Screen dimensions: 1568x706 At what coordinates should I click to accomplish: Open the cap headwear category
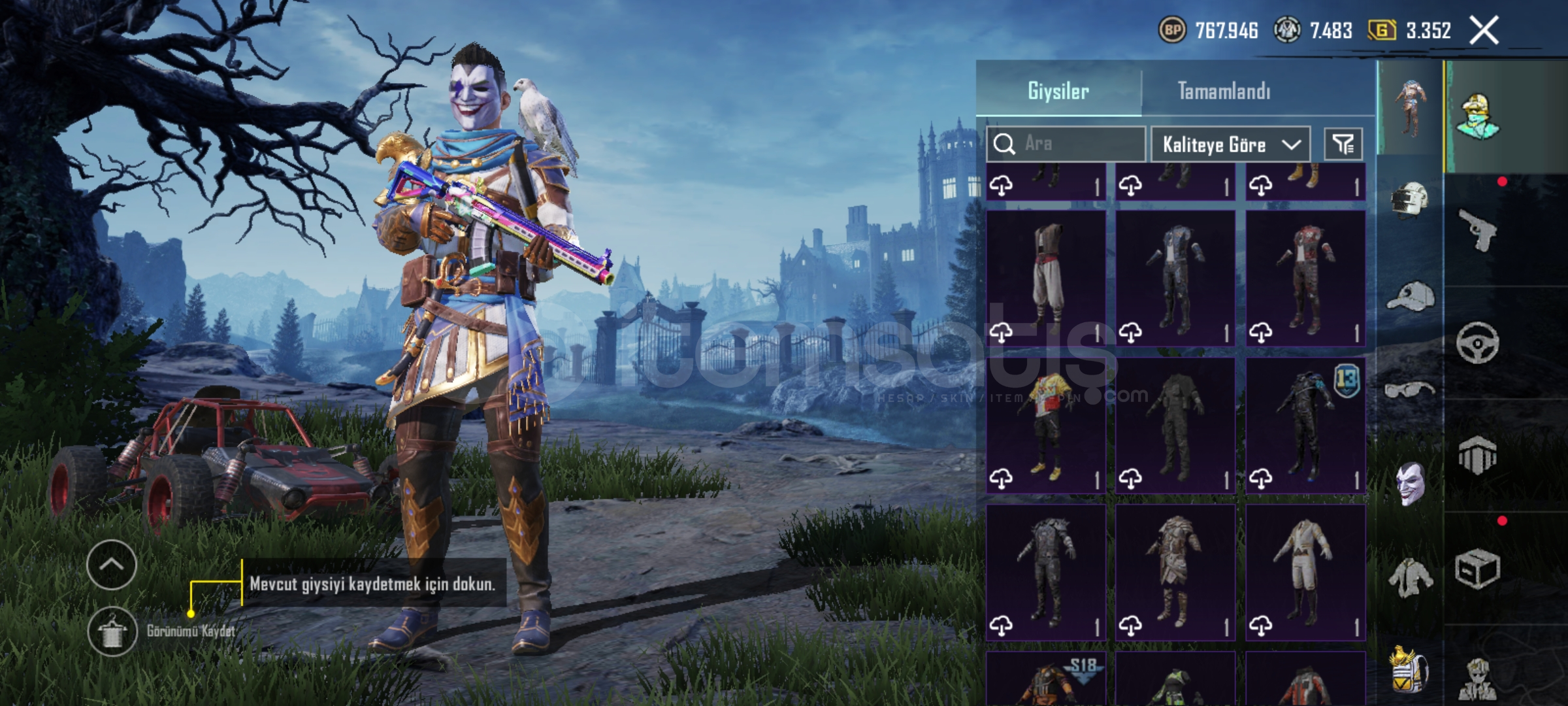pos(1410,297)
